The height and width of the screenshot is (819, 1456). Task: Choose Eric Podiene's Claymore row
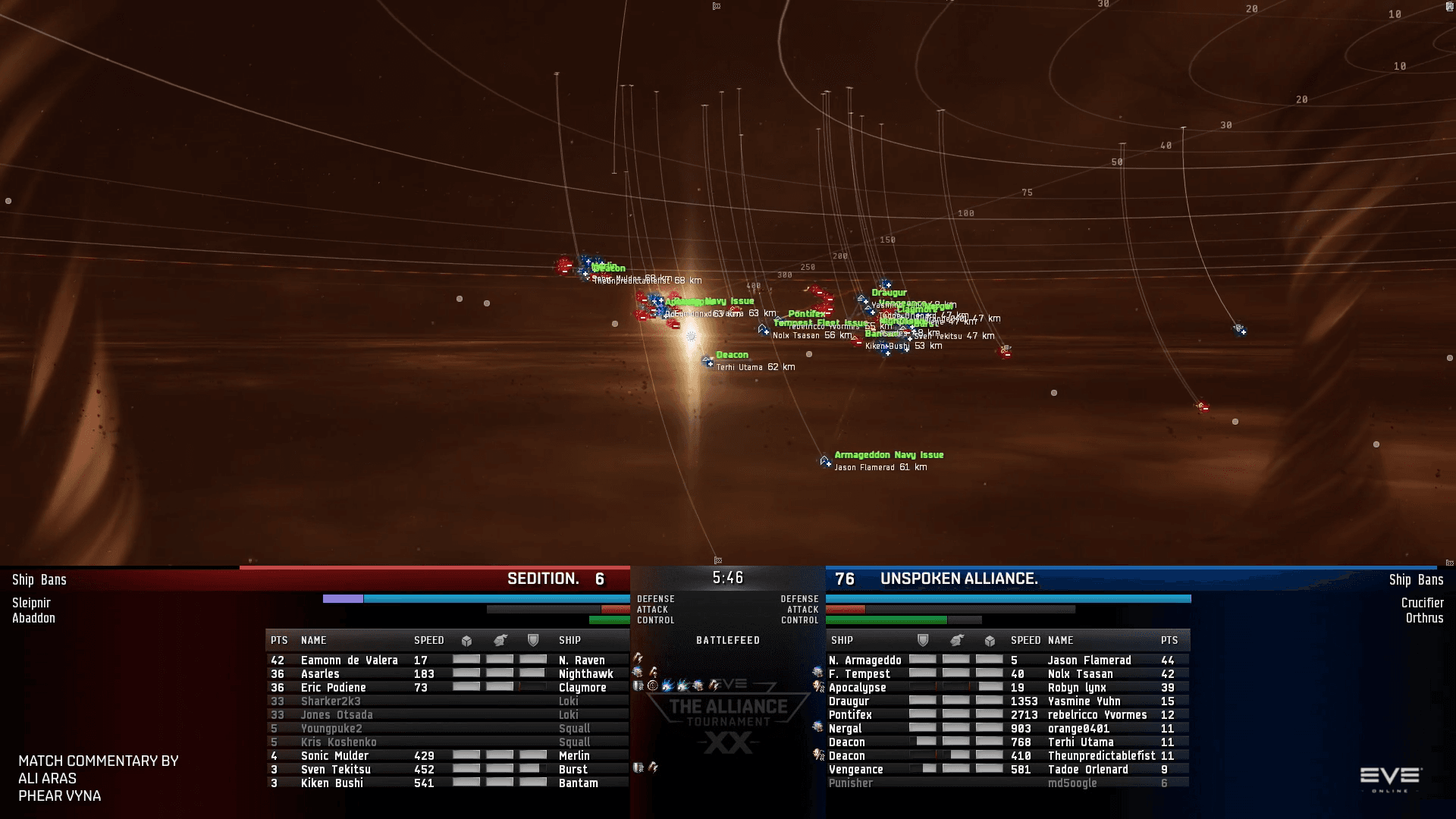coord(447,688)
